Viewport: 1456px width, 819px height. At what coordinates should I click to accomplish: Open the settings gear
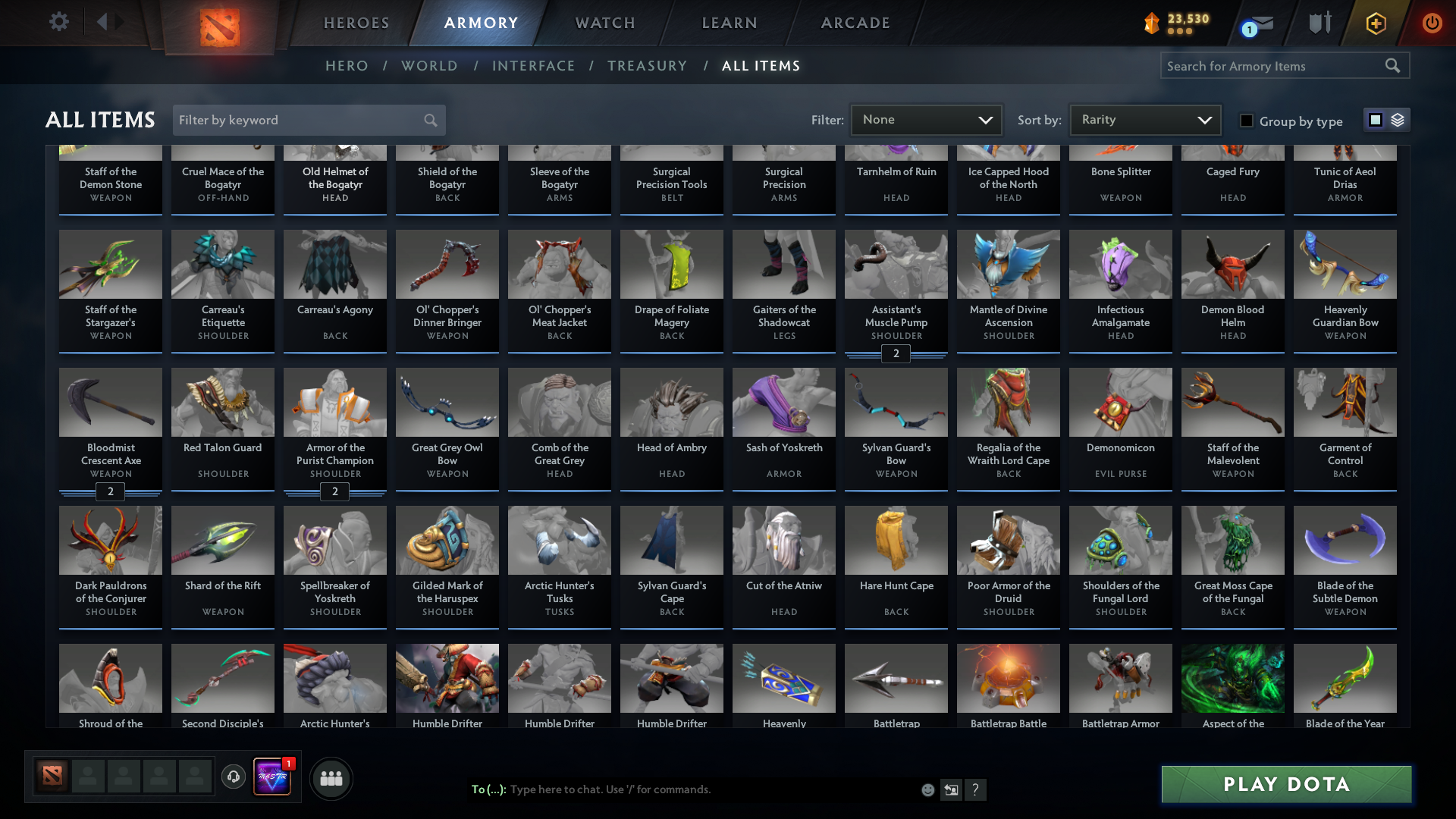pyautogui.click(x=59, y=22)
